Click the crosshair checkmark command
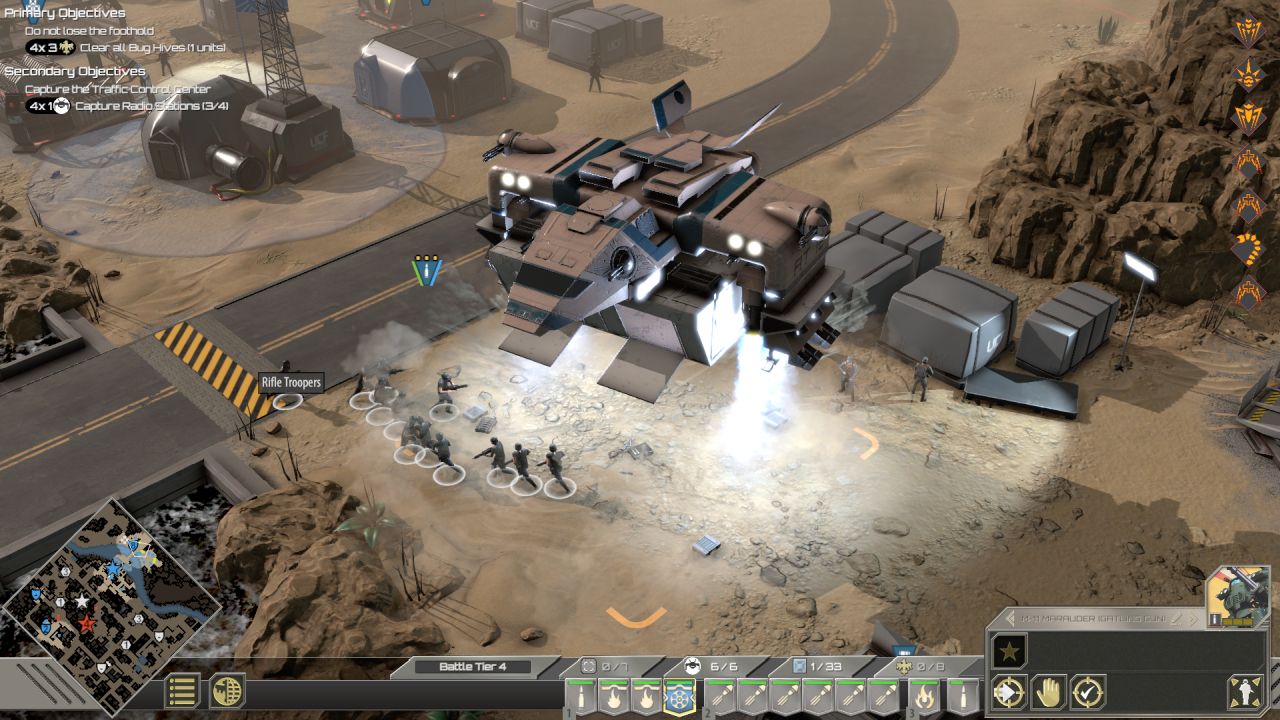Image resolution: width=1280 pixels, height=720 pixels. [x=1087, y=692]
